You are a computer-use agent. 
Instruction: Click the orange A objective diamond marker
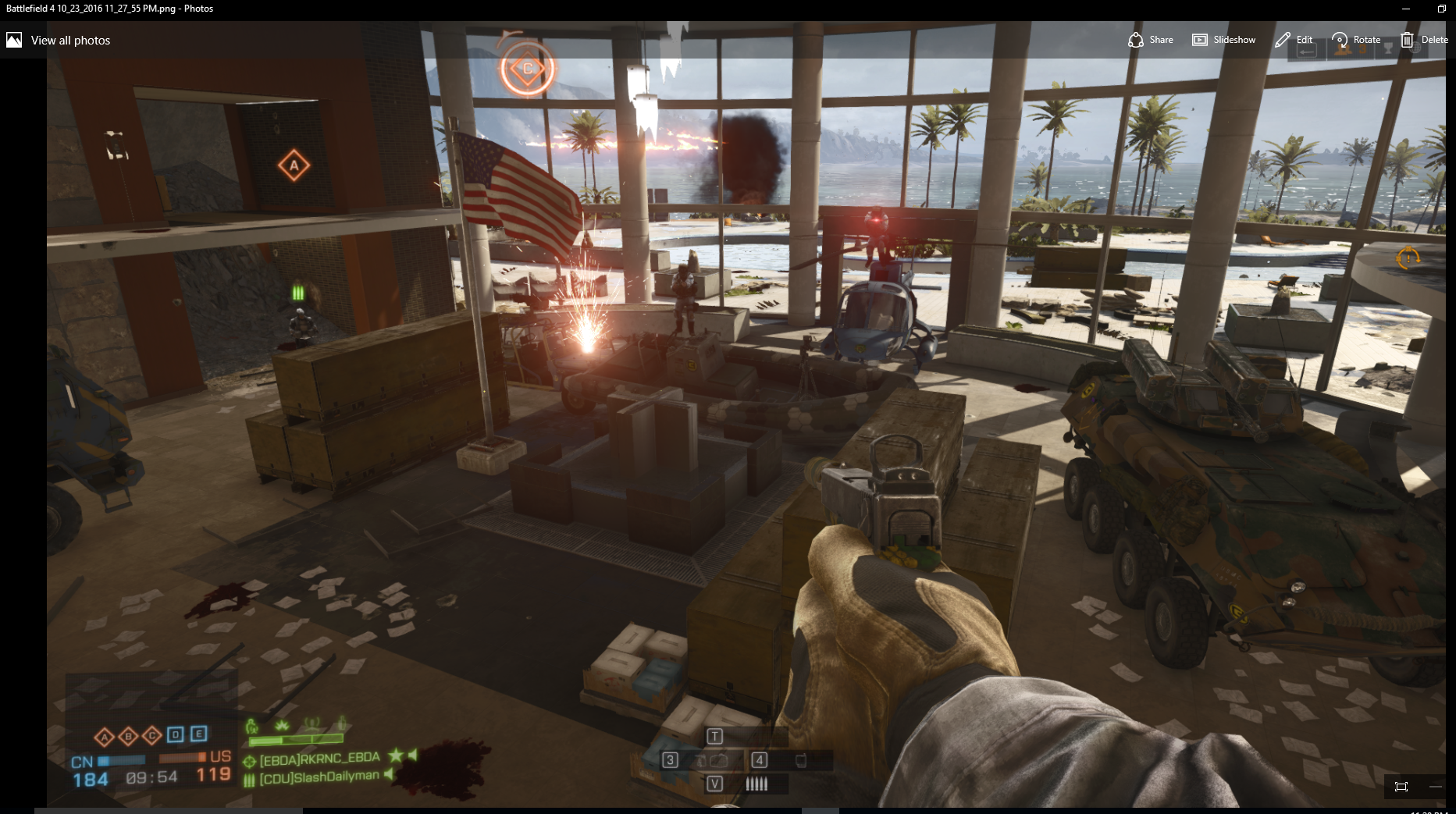tap(294, 165)
